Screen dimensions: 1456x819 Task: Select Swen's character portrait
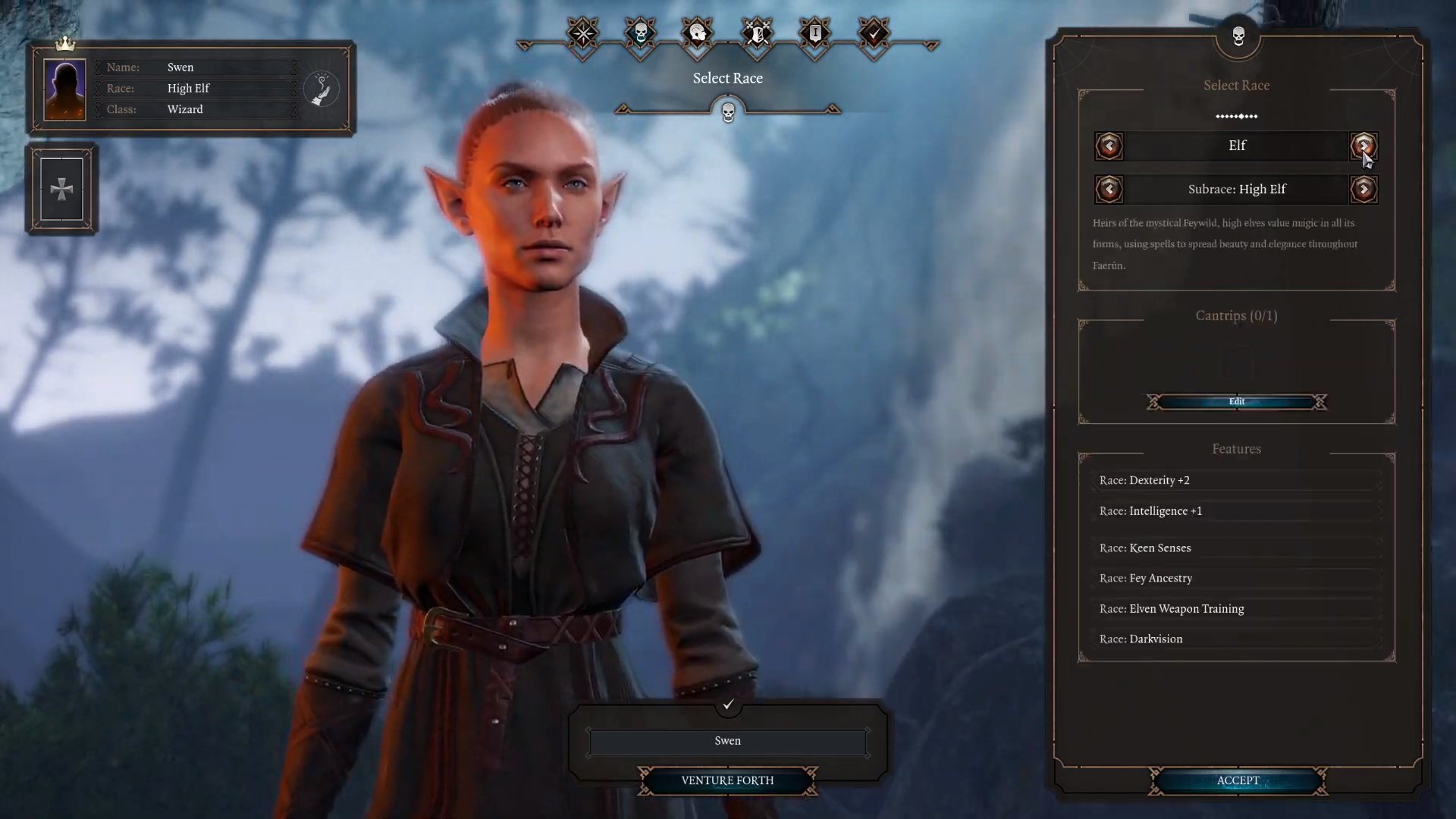[65, 89]
